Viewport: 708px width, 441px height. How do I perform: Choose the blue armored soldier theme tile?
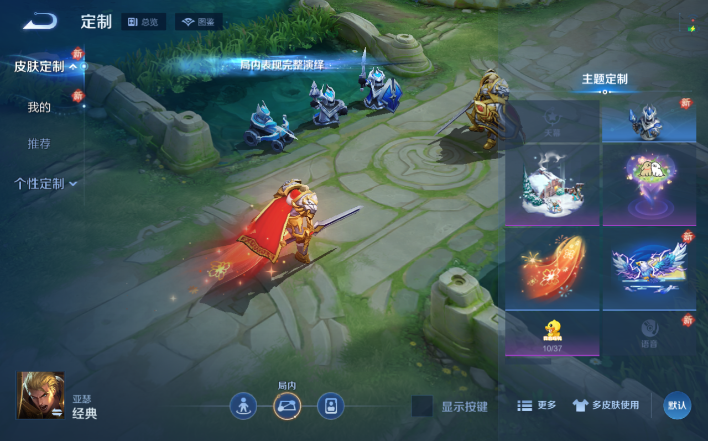point(648,120)
